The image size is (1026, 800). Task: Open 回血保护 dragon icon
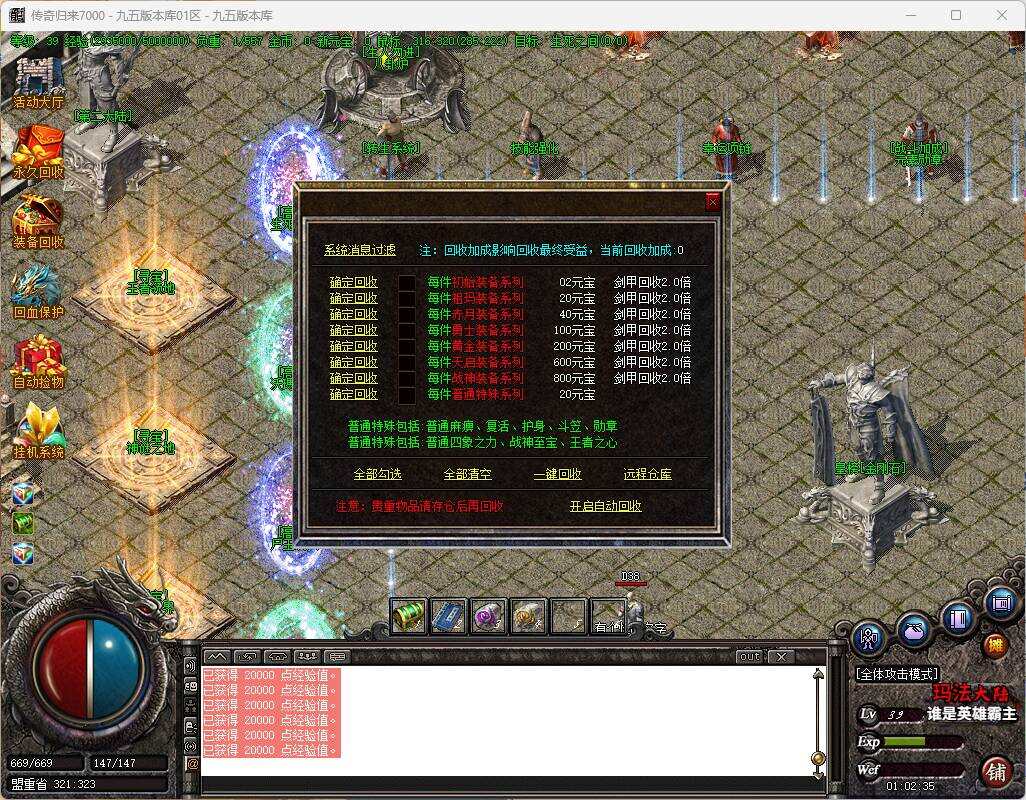38,290
